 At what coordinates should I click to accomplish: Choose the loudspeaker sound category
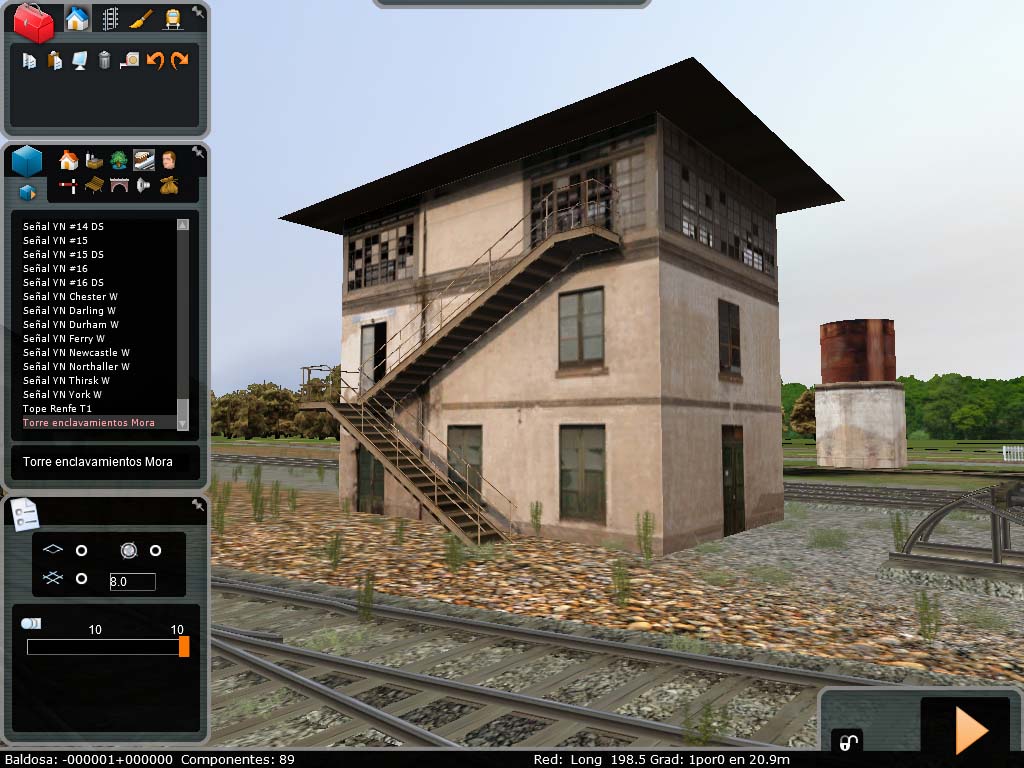(143, 185)
